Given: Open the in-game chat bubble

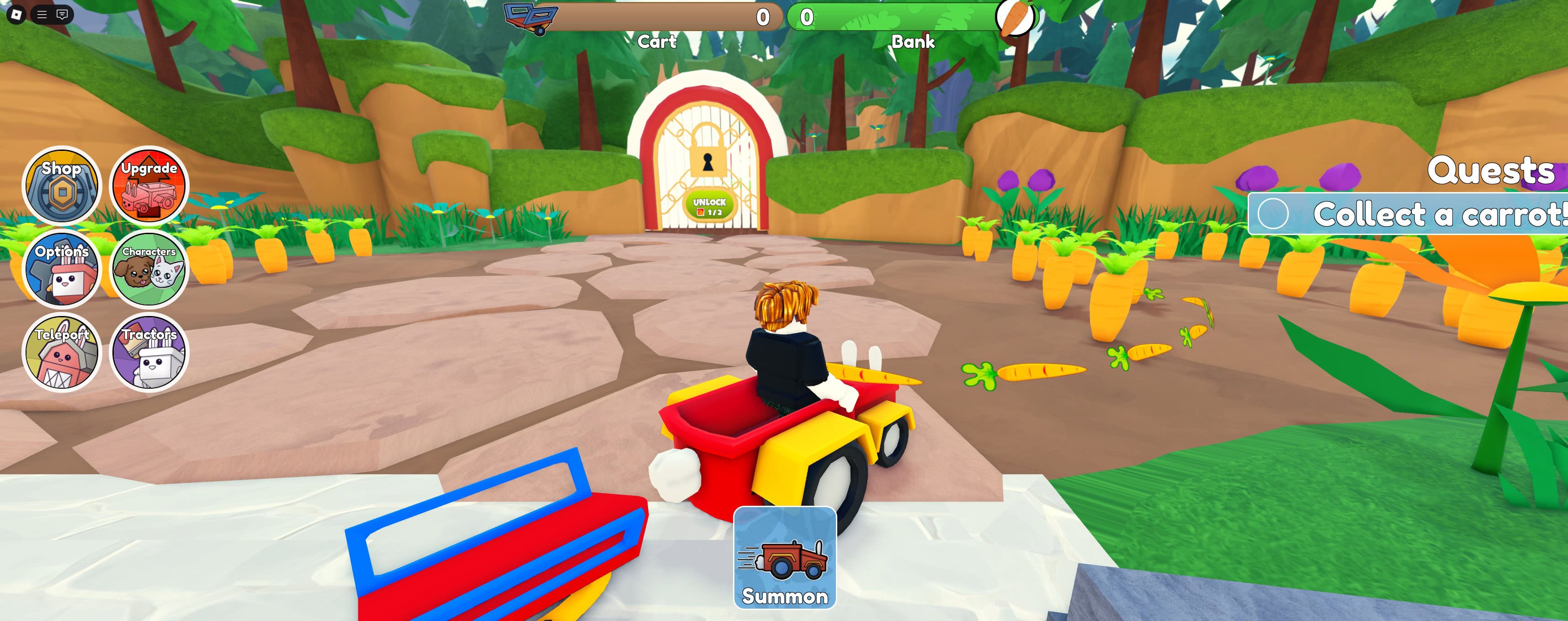Looking at the screenshot, I should 61,14.
